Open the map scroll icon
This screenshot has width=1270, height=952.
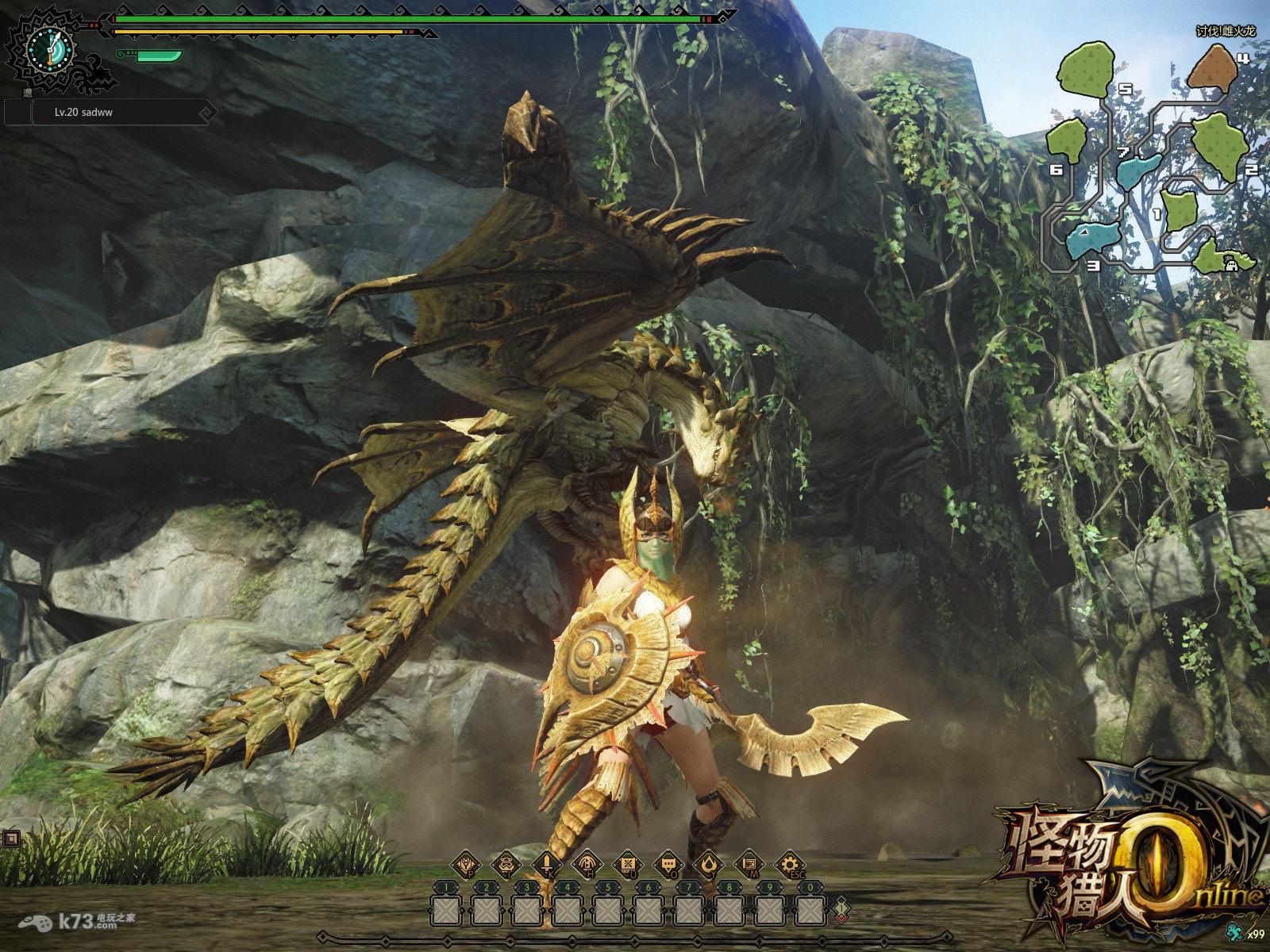tap(748, 864)
